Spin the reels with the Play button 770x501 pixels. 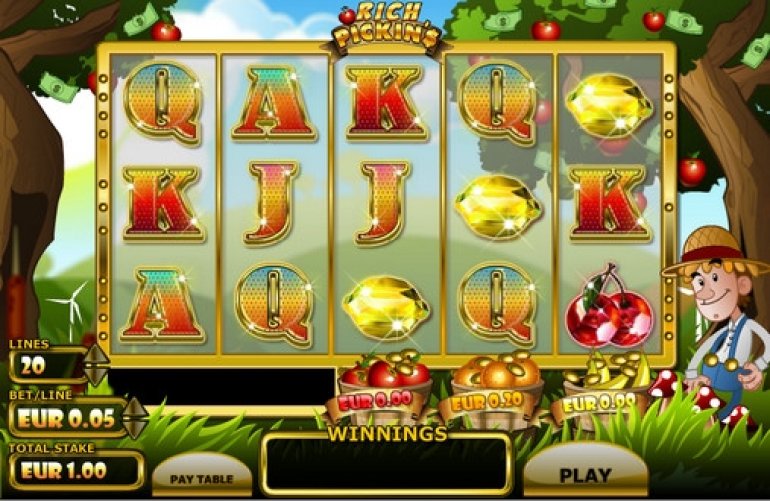[x=584, y=475]
